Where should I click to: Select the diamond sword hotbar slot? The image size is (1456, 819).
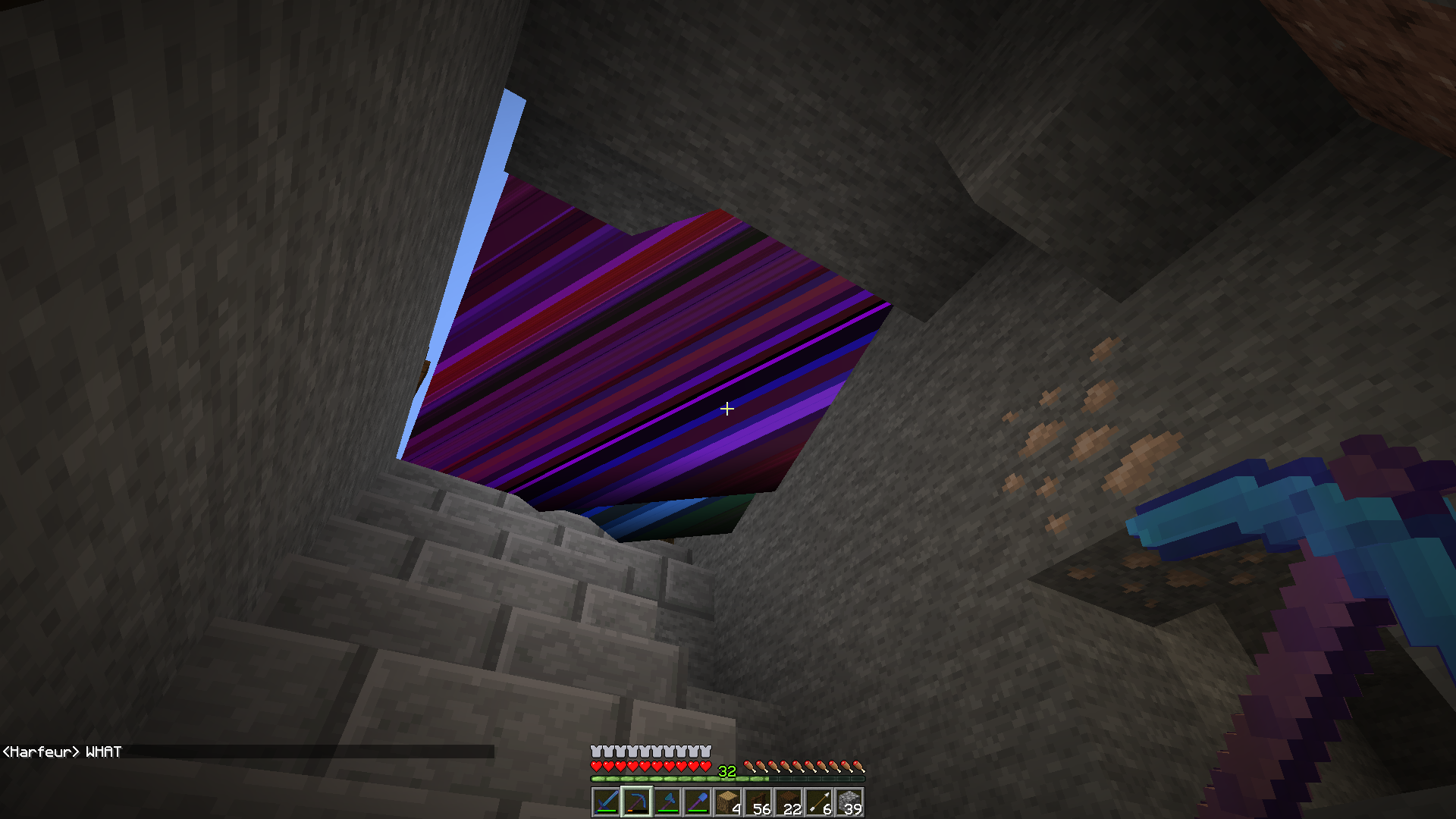[607, 802]
